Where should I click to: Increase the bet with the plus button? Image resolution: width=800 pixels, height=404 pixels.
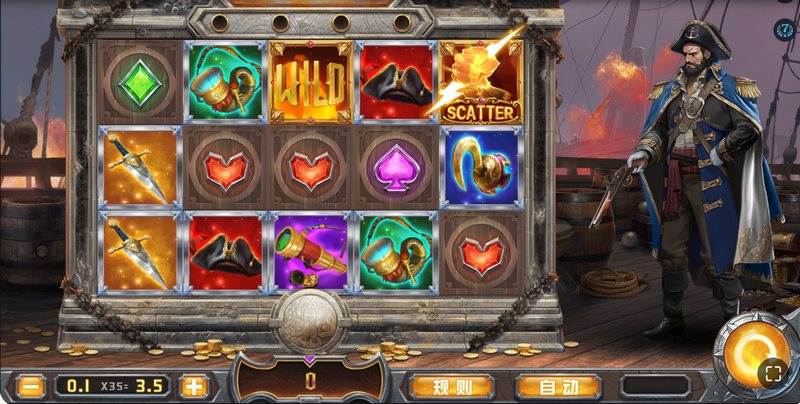pos(193,385)
